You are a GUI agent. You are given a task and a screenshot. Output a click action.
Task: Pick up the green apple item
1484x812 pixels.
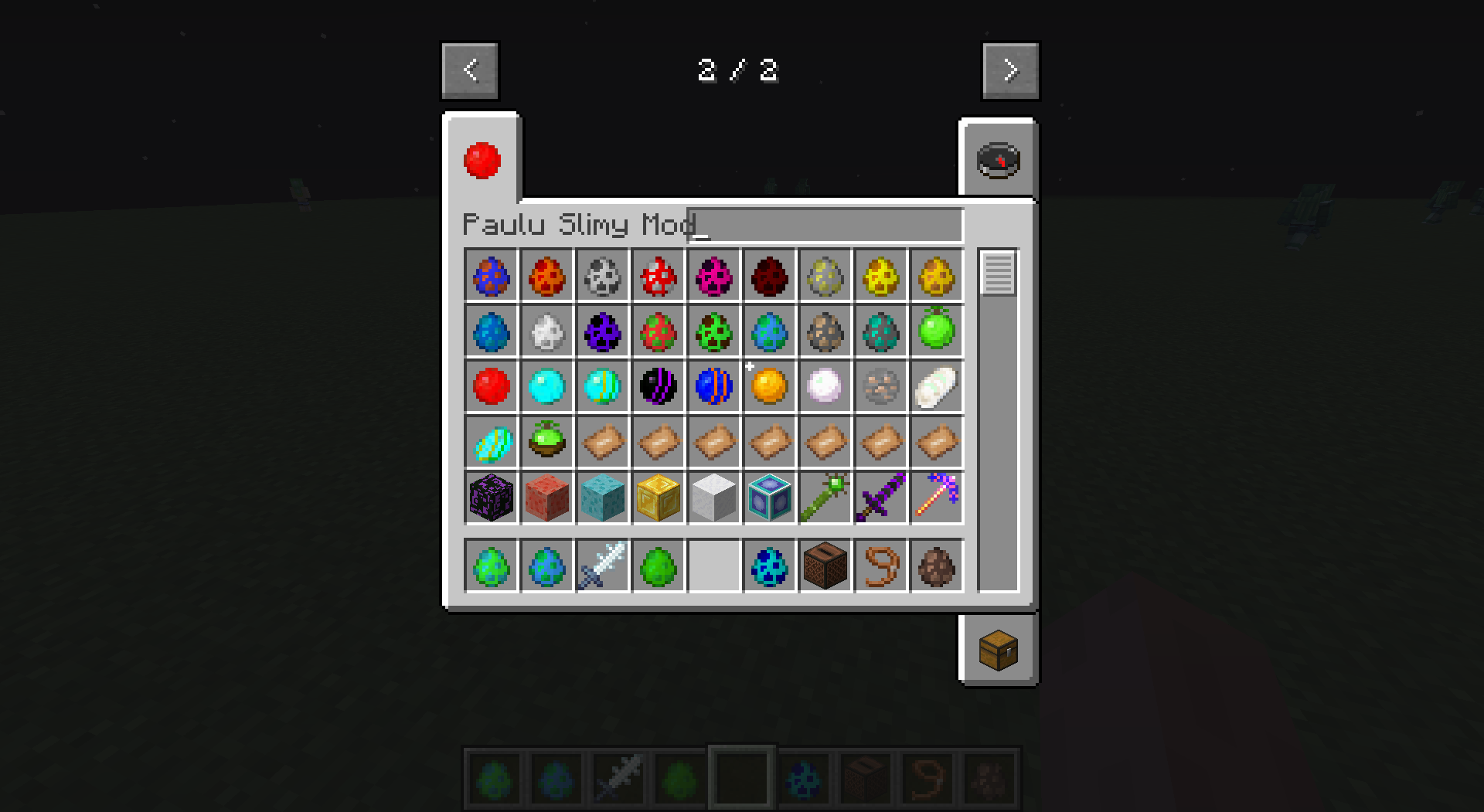(x=936, y=331)
